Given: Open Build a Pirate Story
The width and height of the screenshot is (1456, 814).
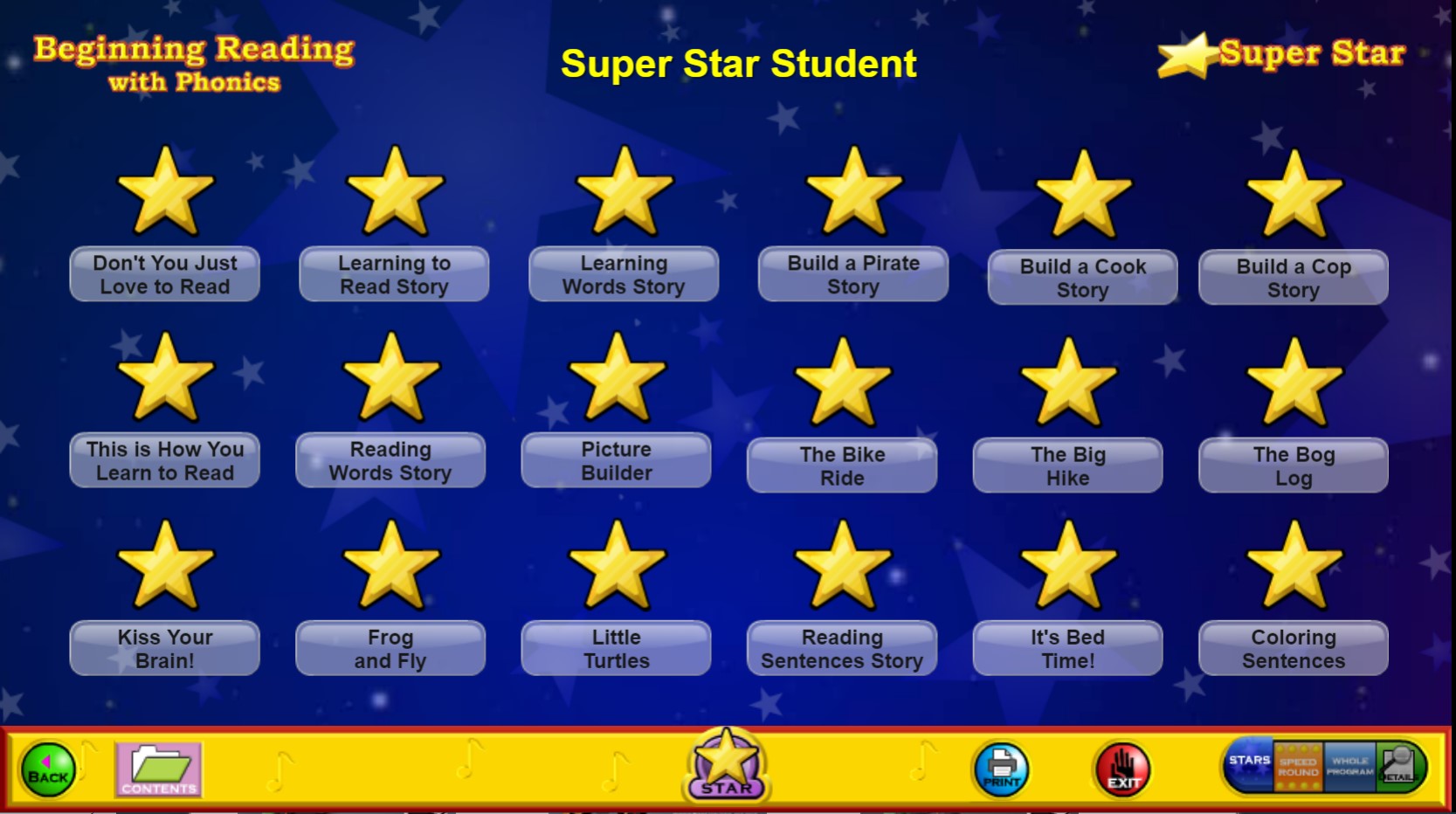Looking at the screenshot, I should click(853, 274).
